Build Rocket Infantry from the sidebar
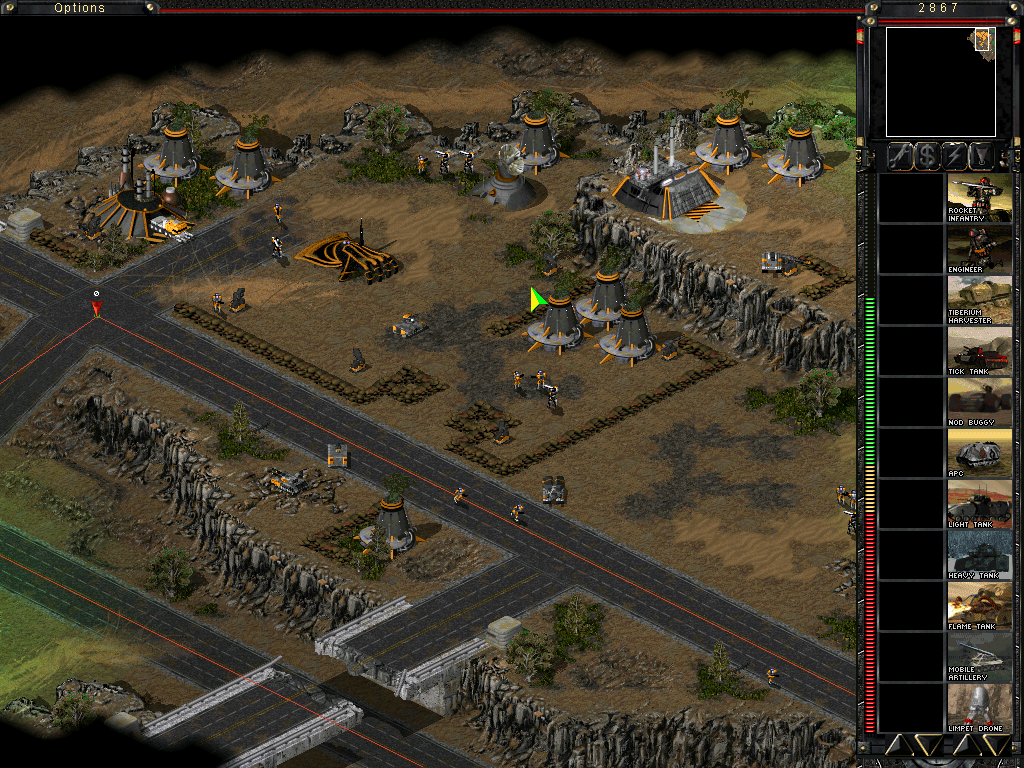1024x768 pixels. pos(980,198)
